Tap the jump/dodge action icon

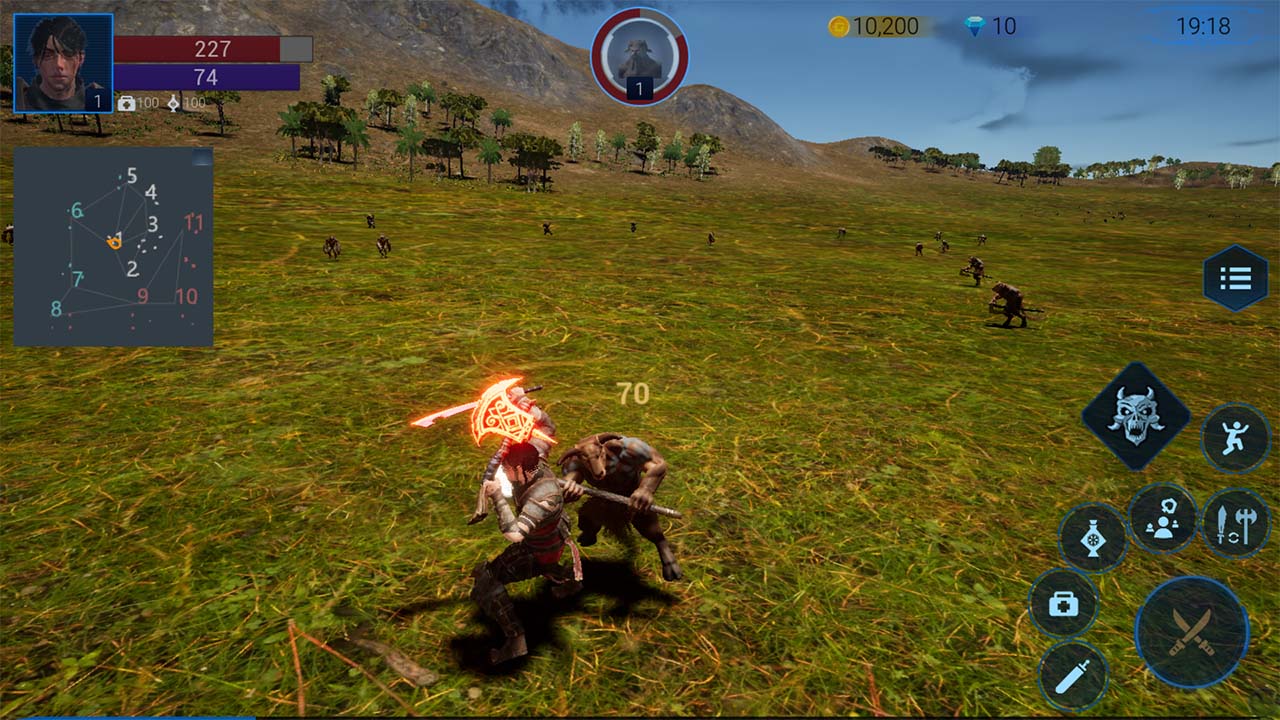click(x=1238, y=438)
